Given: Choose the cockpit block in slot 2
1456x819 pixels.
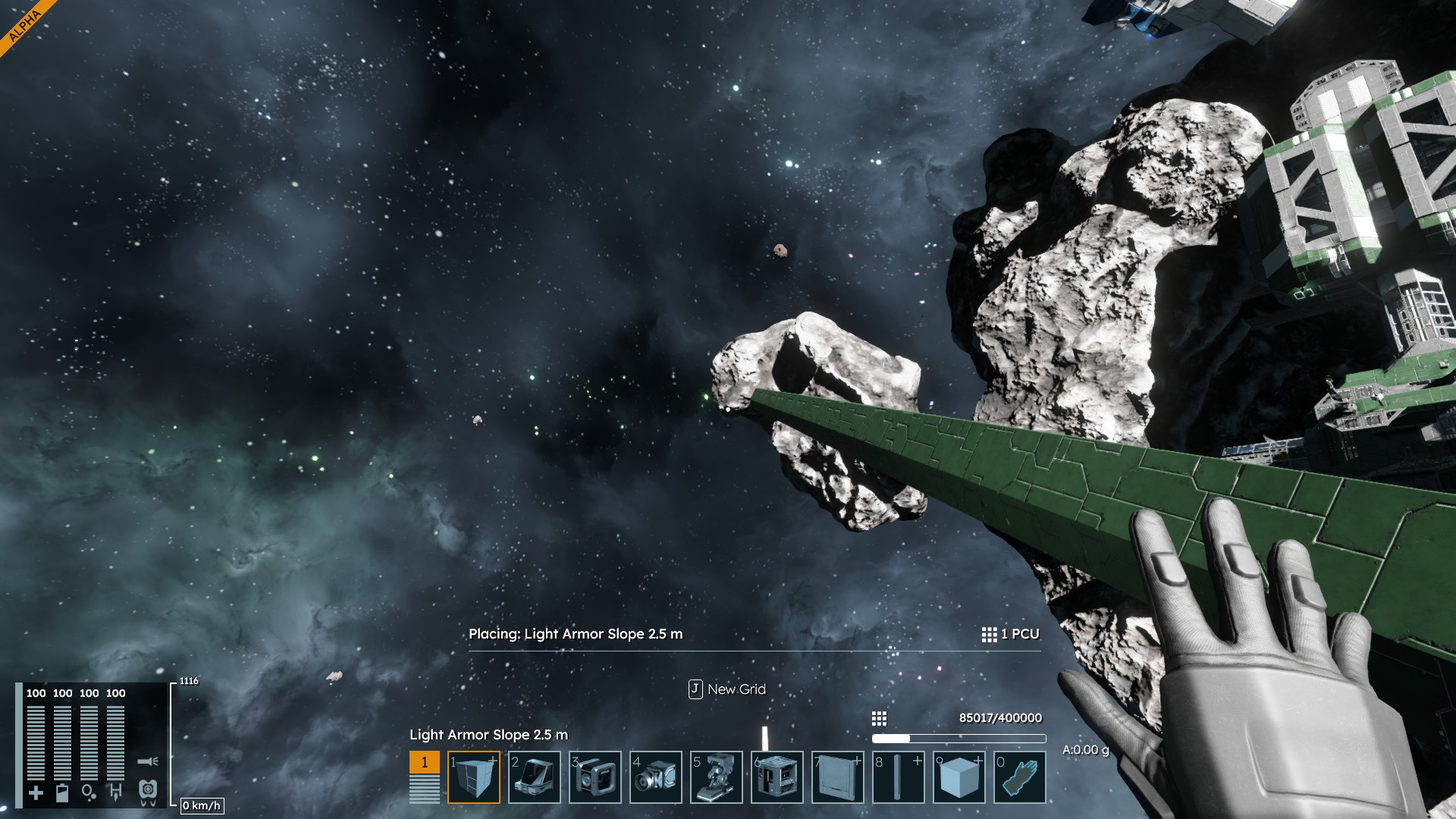Looking at the screenshot, I should (535, 777).
